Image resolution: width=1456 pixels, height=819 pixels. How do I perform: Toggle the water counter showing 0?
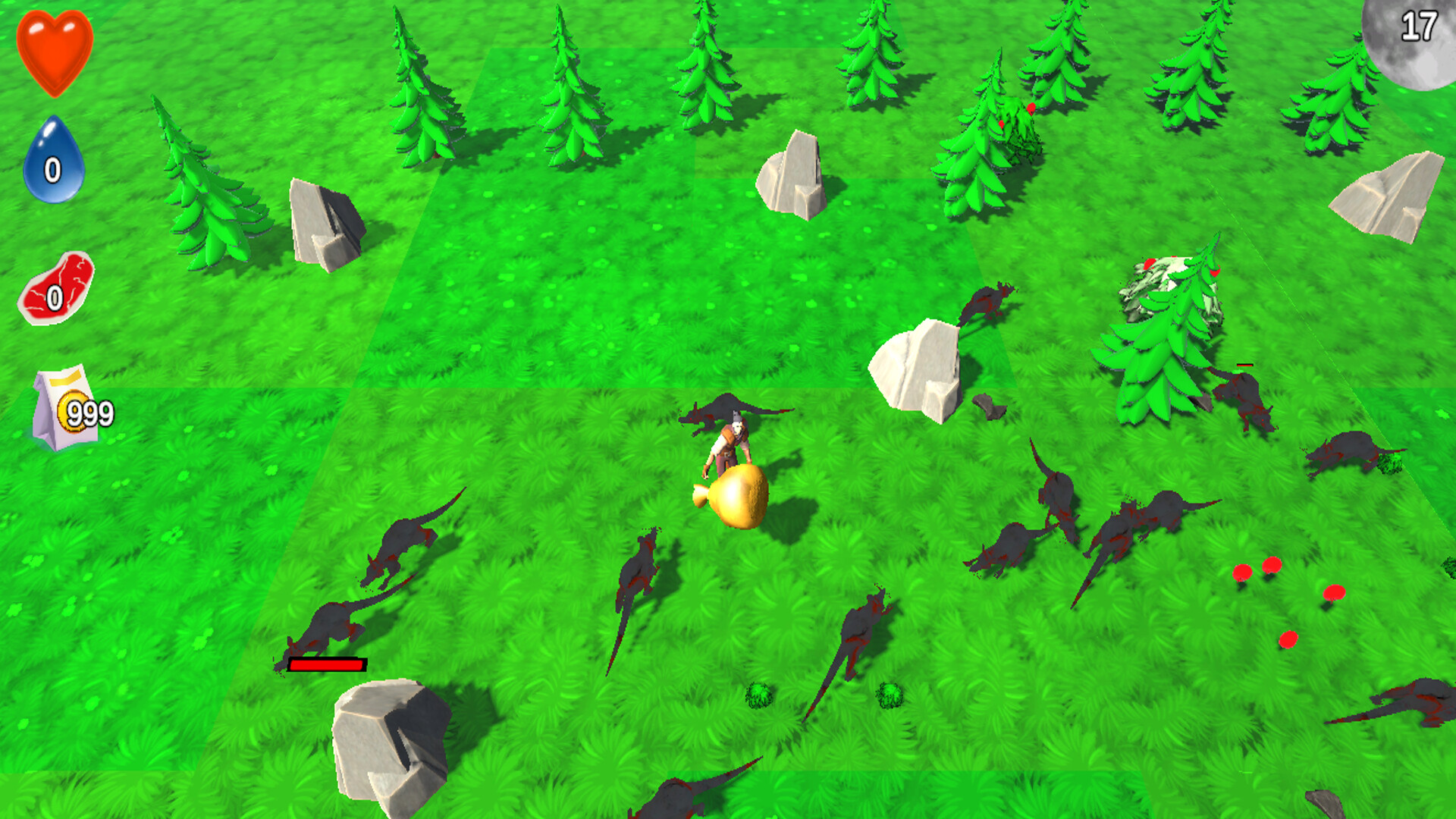click(x=51, y=171)
